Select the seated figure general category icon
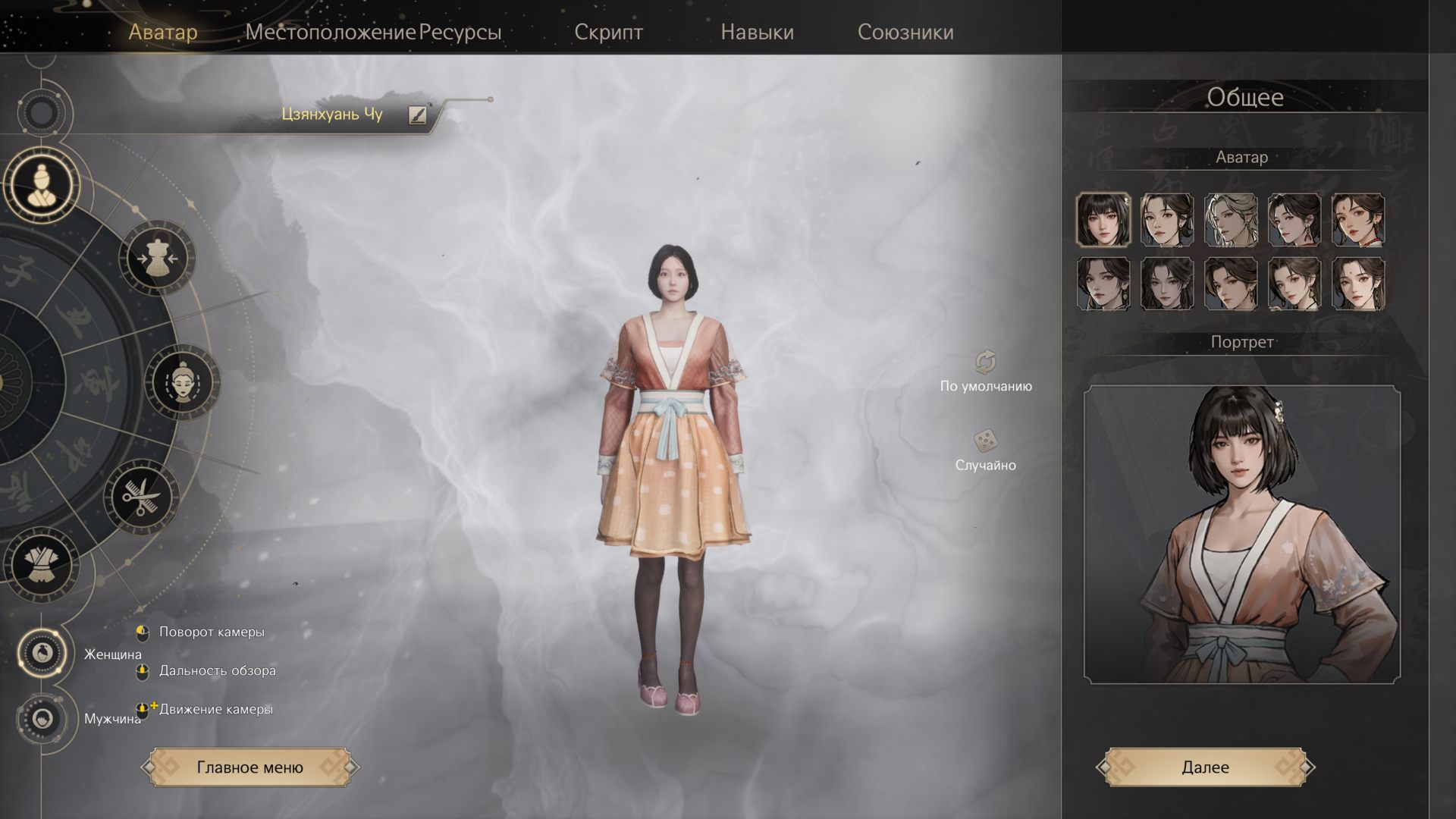The height and width of the screenshot is (819, 1456). [42, 185]
